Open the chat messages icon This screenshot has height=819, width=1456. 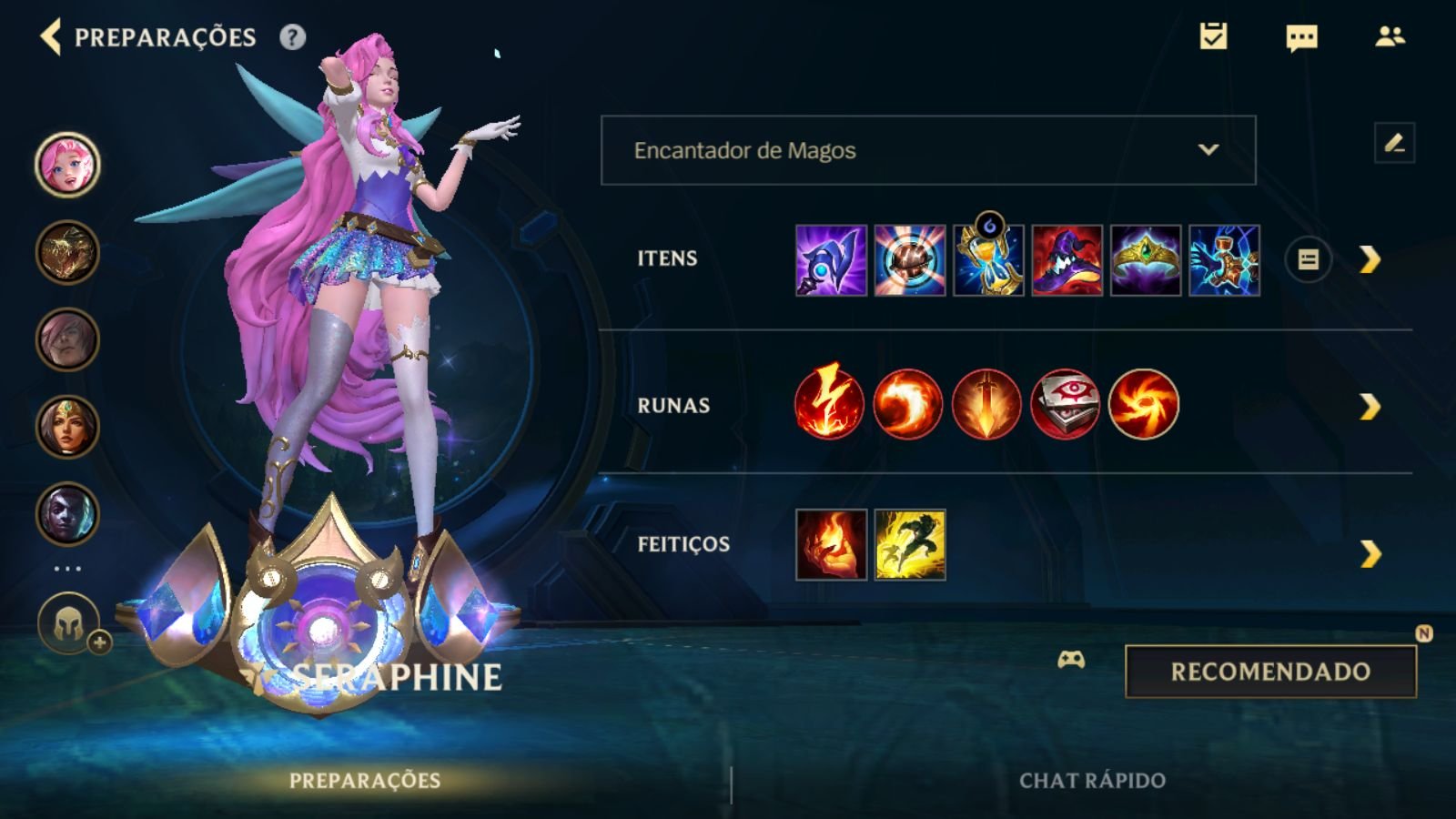(x=1301, y=38)
